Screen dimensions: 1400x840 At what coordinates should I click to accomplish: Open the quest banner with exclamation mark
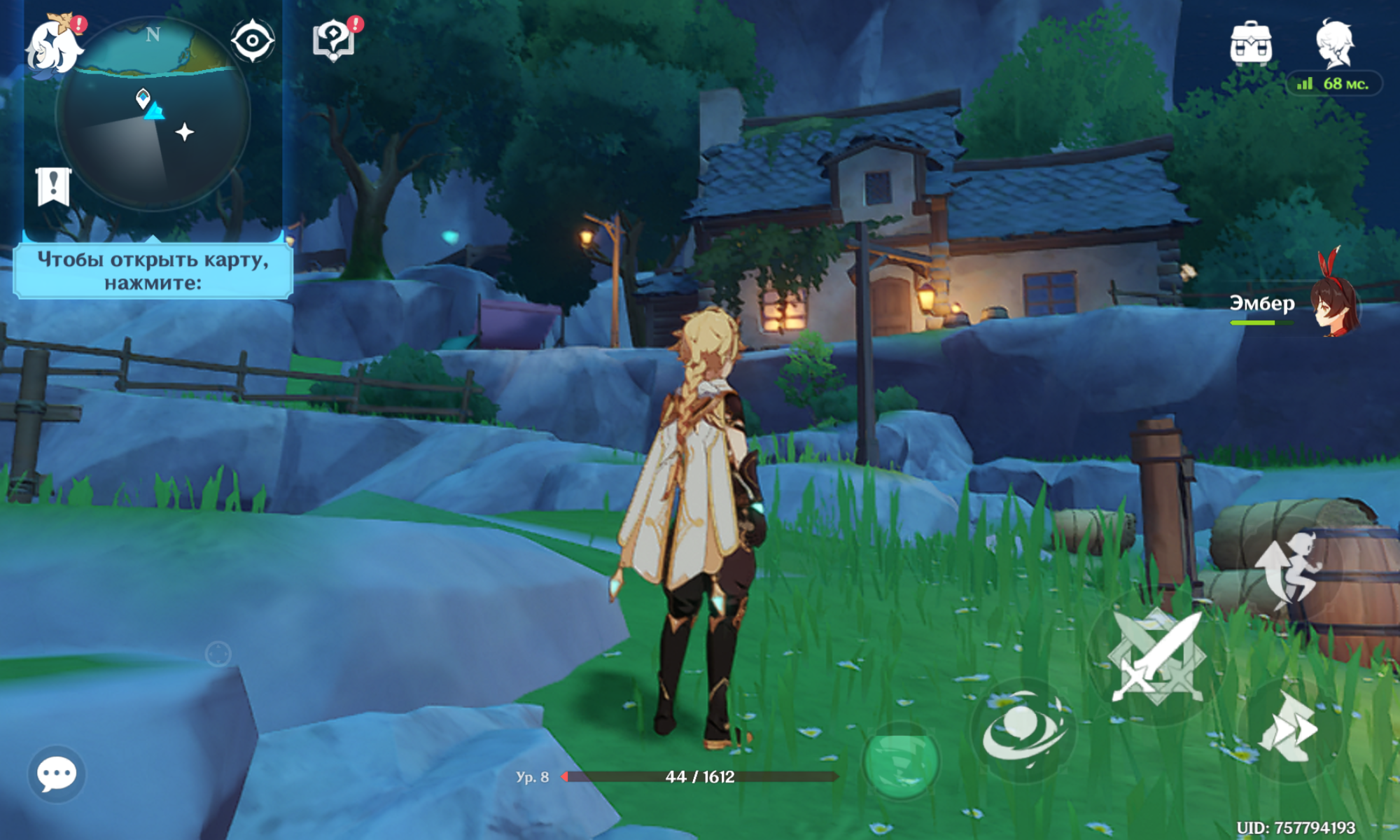53,186
